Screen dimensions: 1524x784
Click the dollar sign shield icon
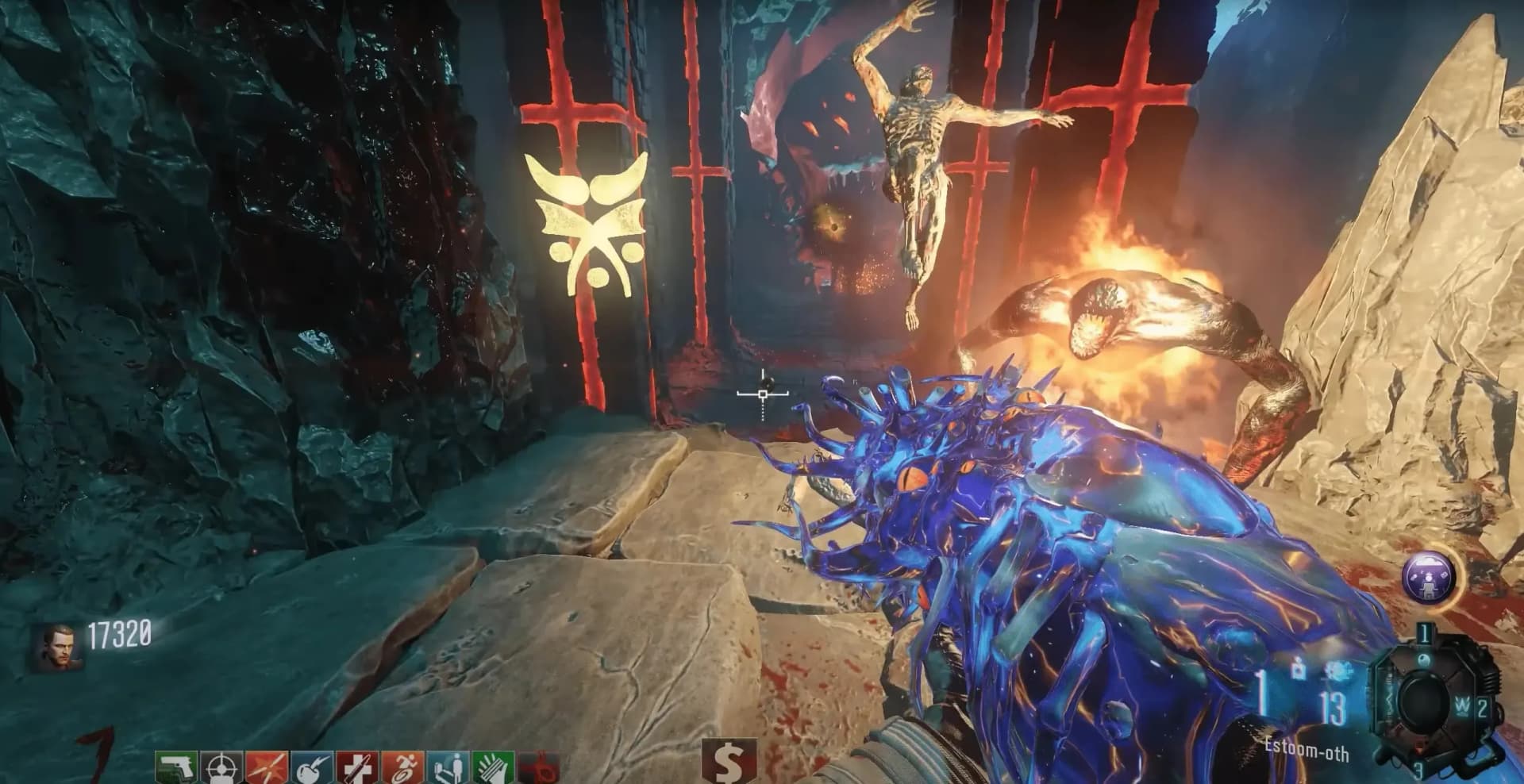click(728, 763)
